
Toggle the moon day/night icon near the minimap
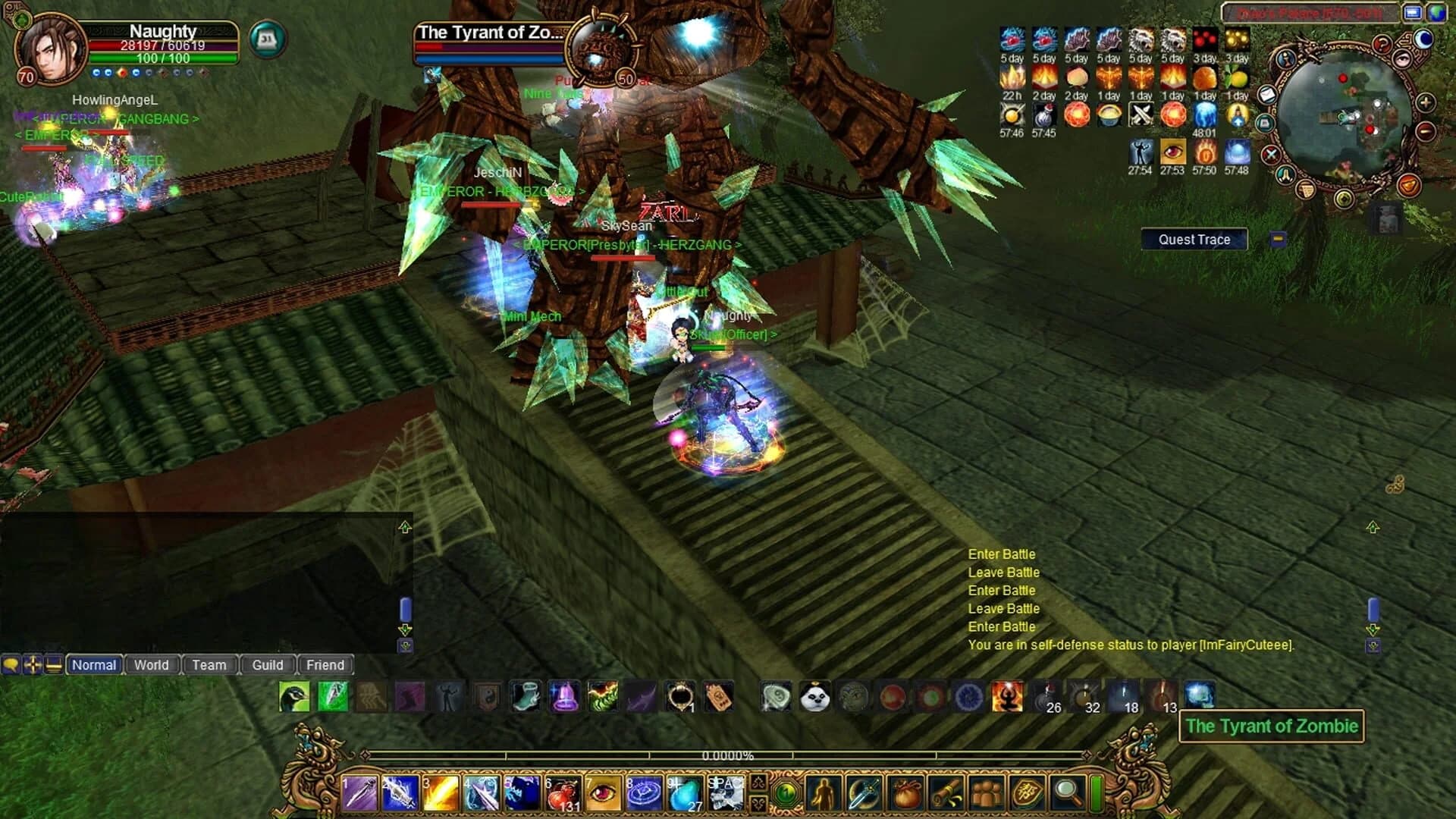point(1423,40)
